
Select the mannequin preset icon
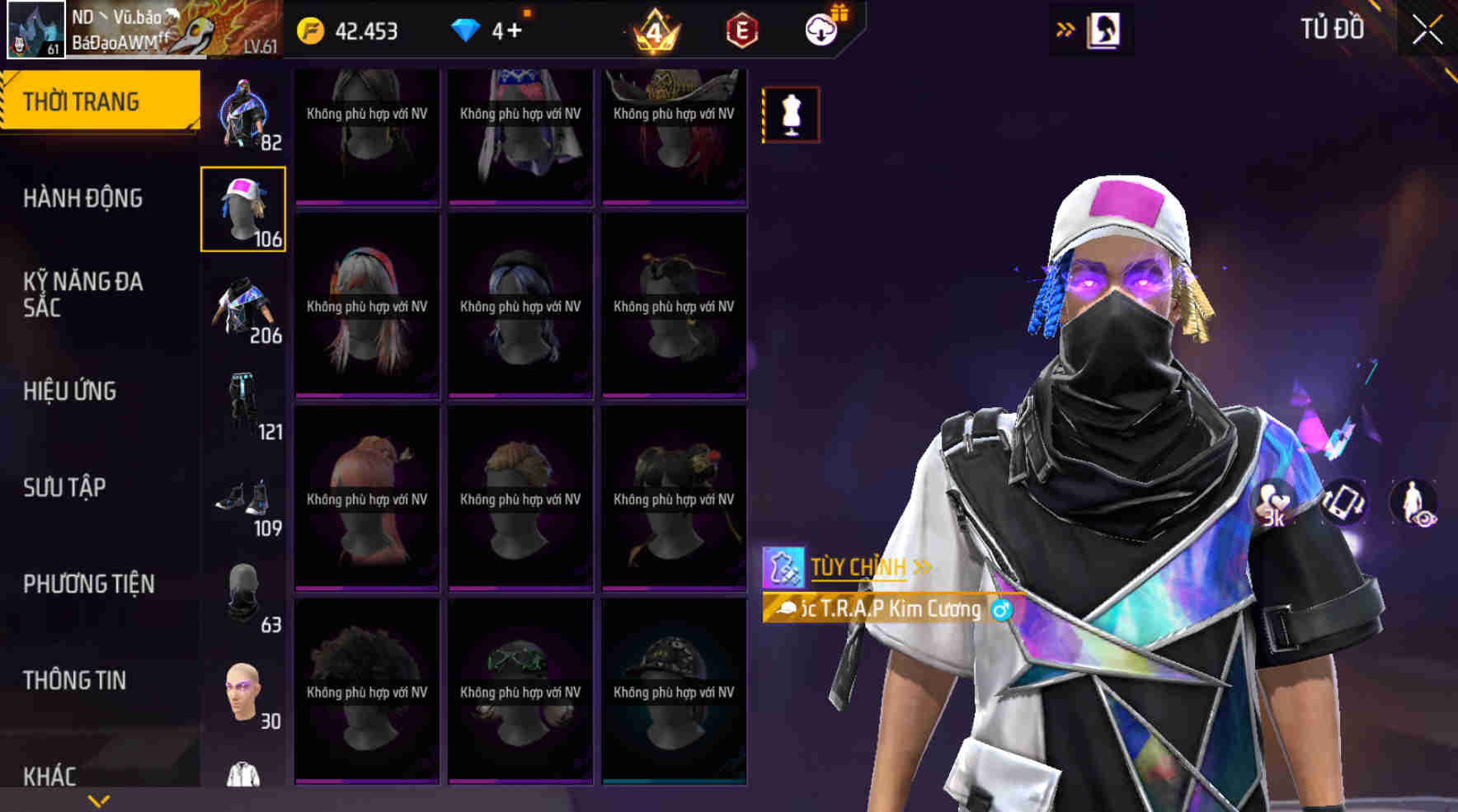[790, 115]
